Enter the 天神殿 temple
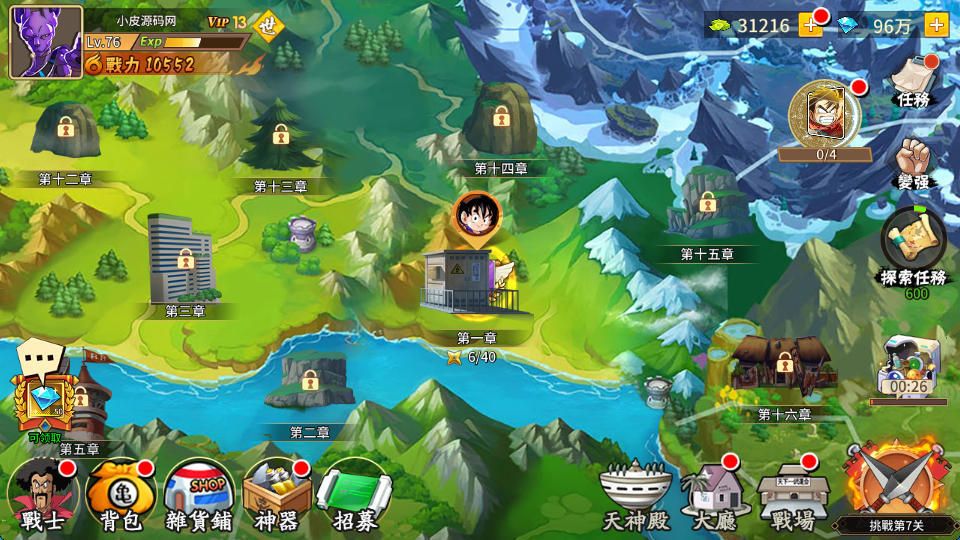 [634, 496]
